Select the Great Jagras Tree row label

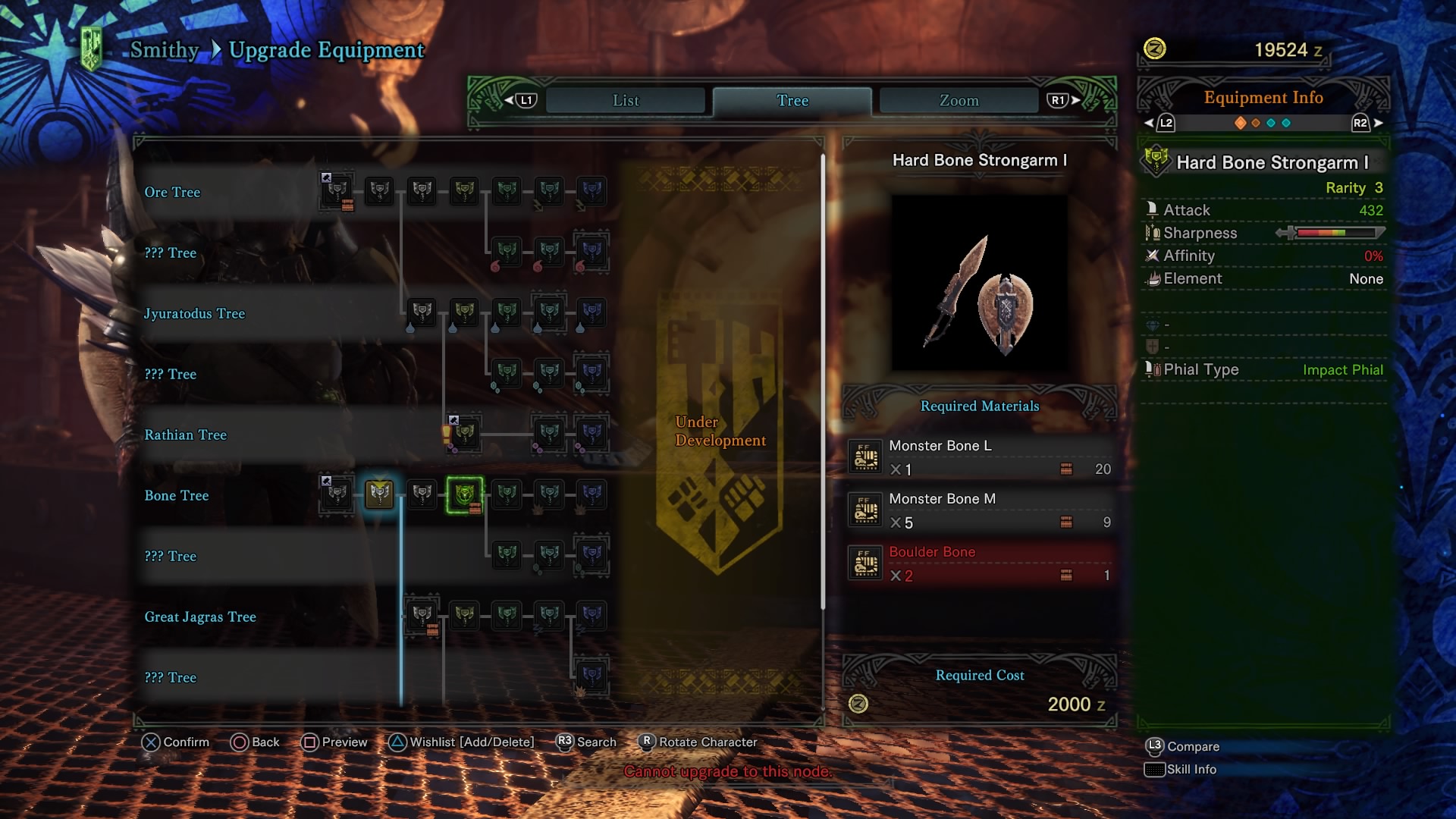[x=200, y=617]
